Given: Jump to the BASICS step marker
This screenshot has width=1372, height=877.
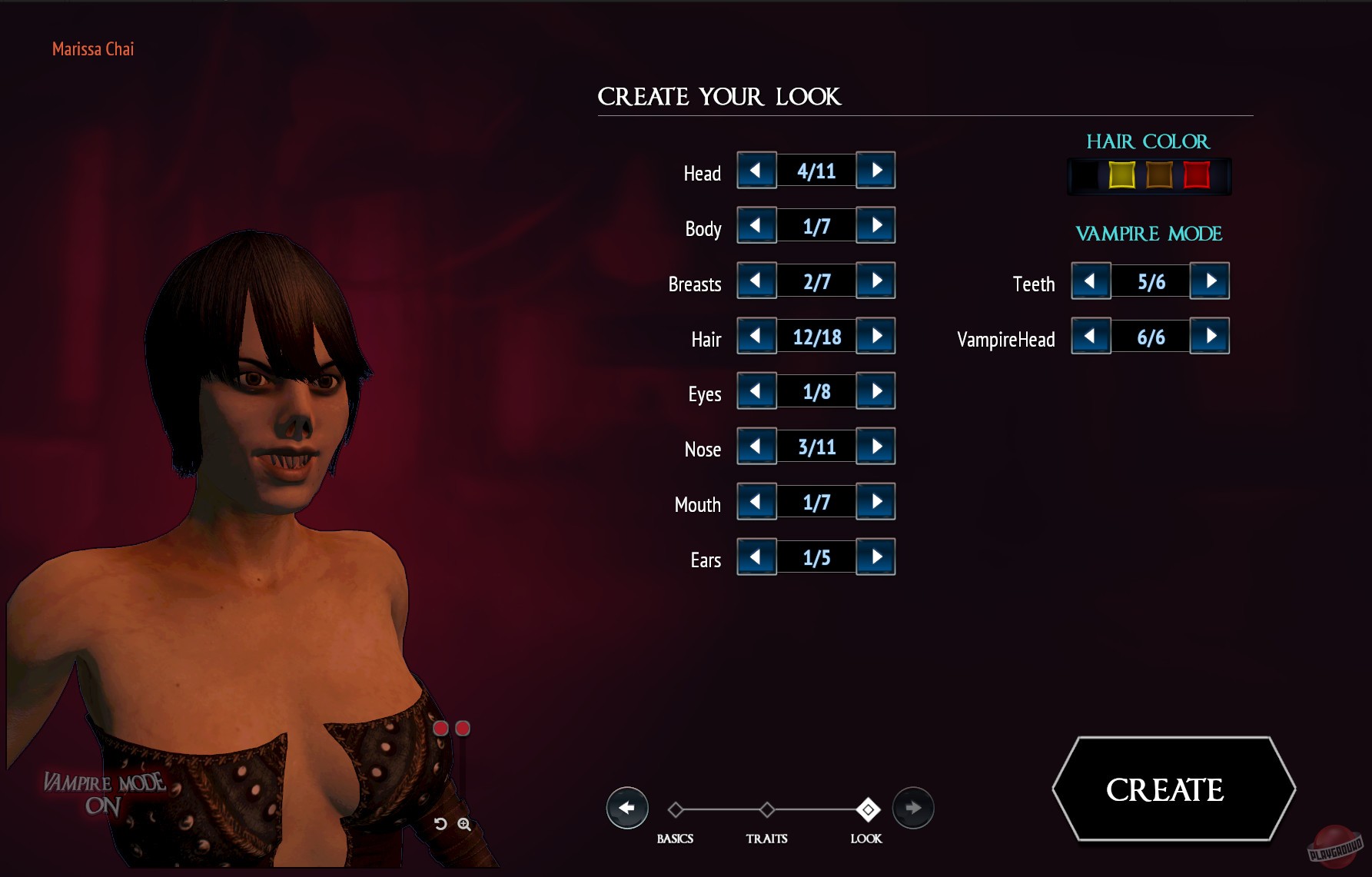Looking at the screenshot, I should tap(676, 809).
